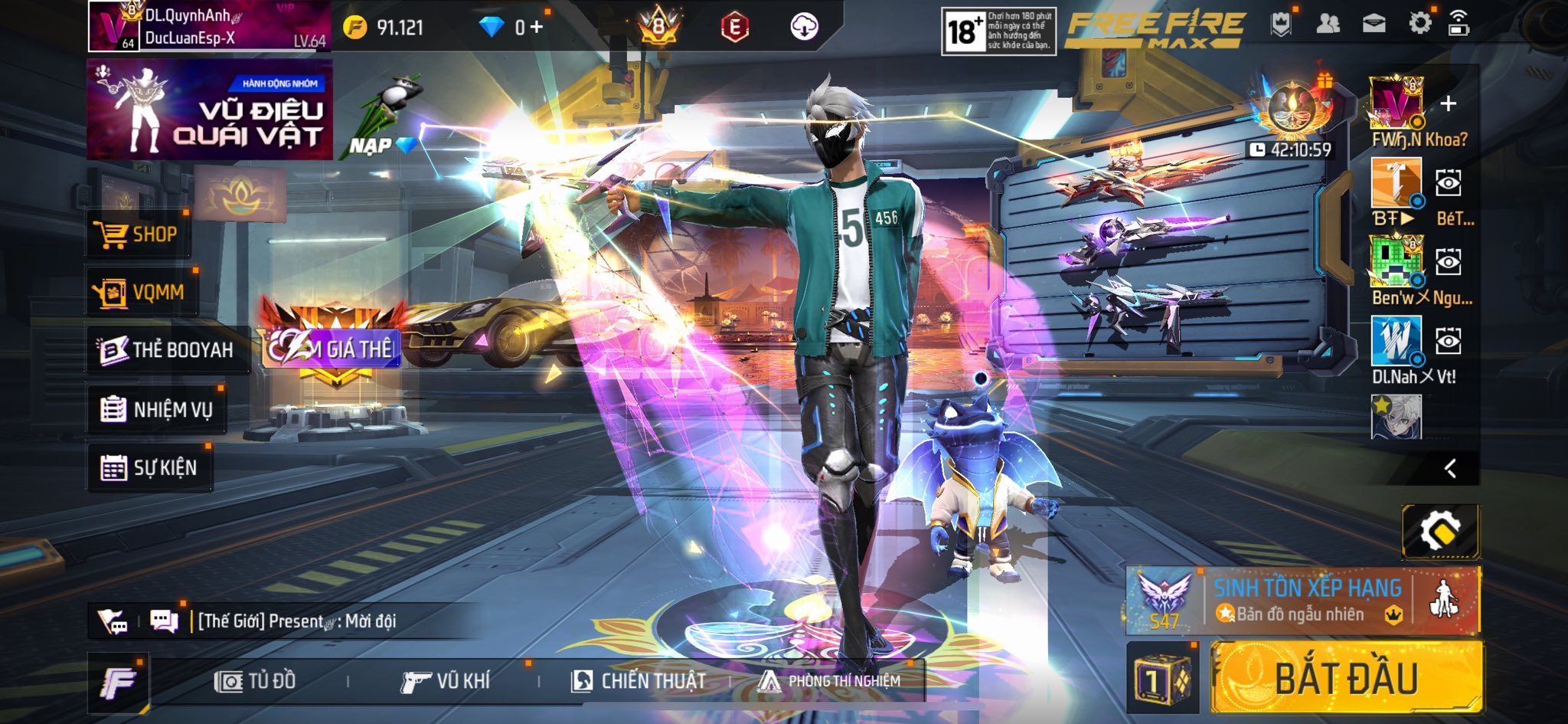Image resolution: width=1568 pixels, height=724 pixels.
Task: Open the friends icon in top bar
Action: coord(1328,24)
